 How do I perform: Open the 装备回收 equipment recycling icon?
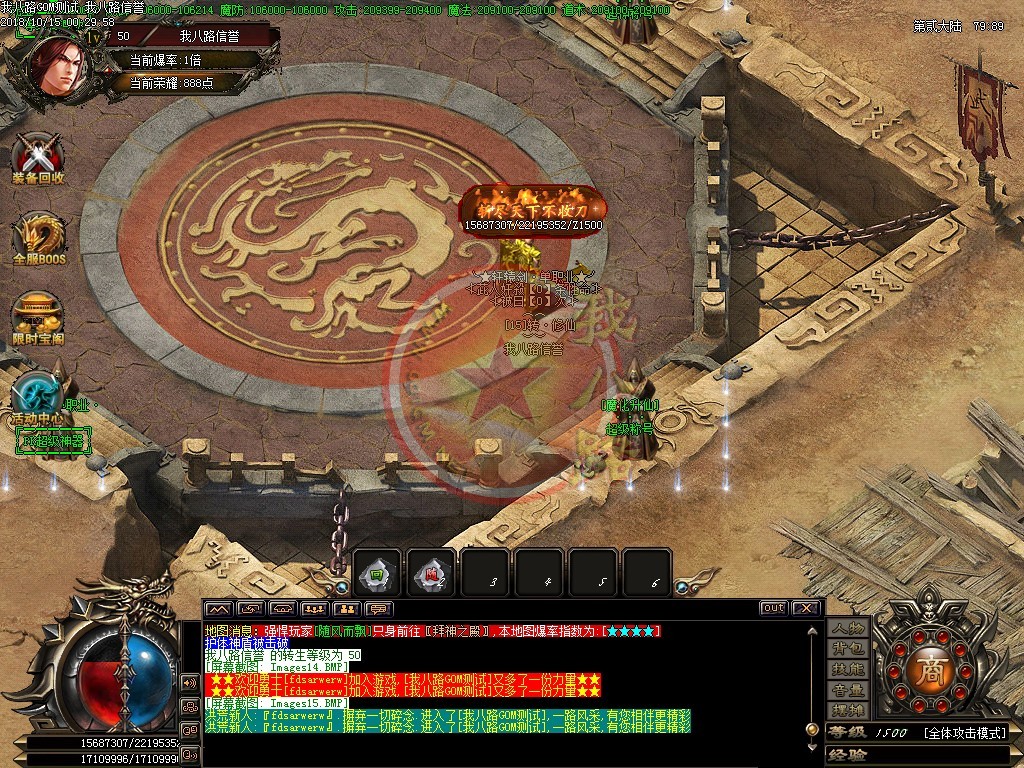point(38,156)
